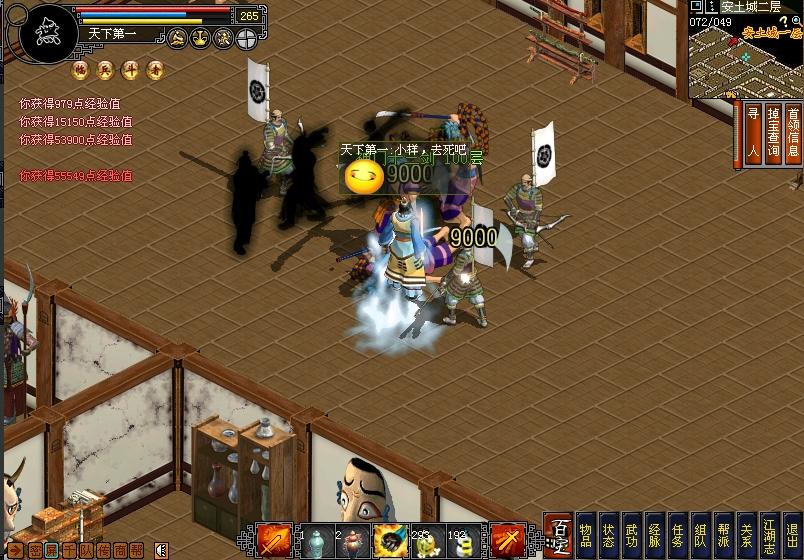The image size is (804, 560).
Task: Select the 帮 guild chat channel
Action: pos(137,549)
